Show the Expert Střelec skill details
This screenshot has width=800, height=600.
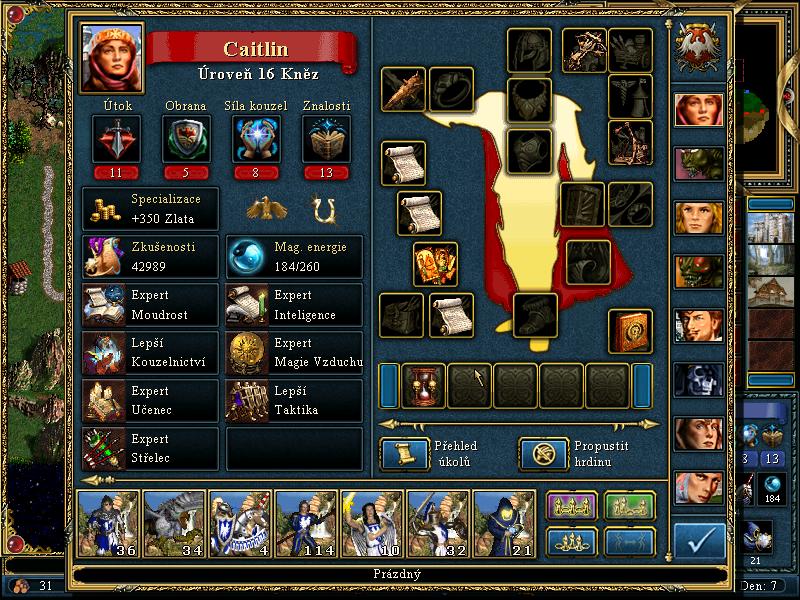[149, 448]
